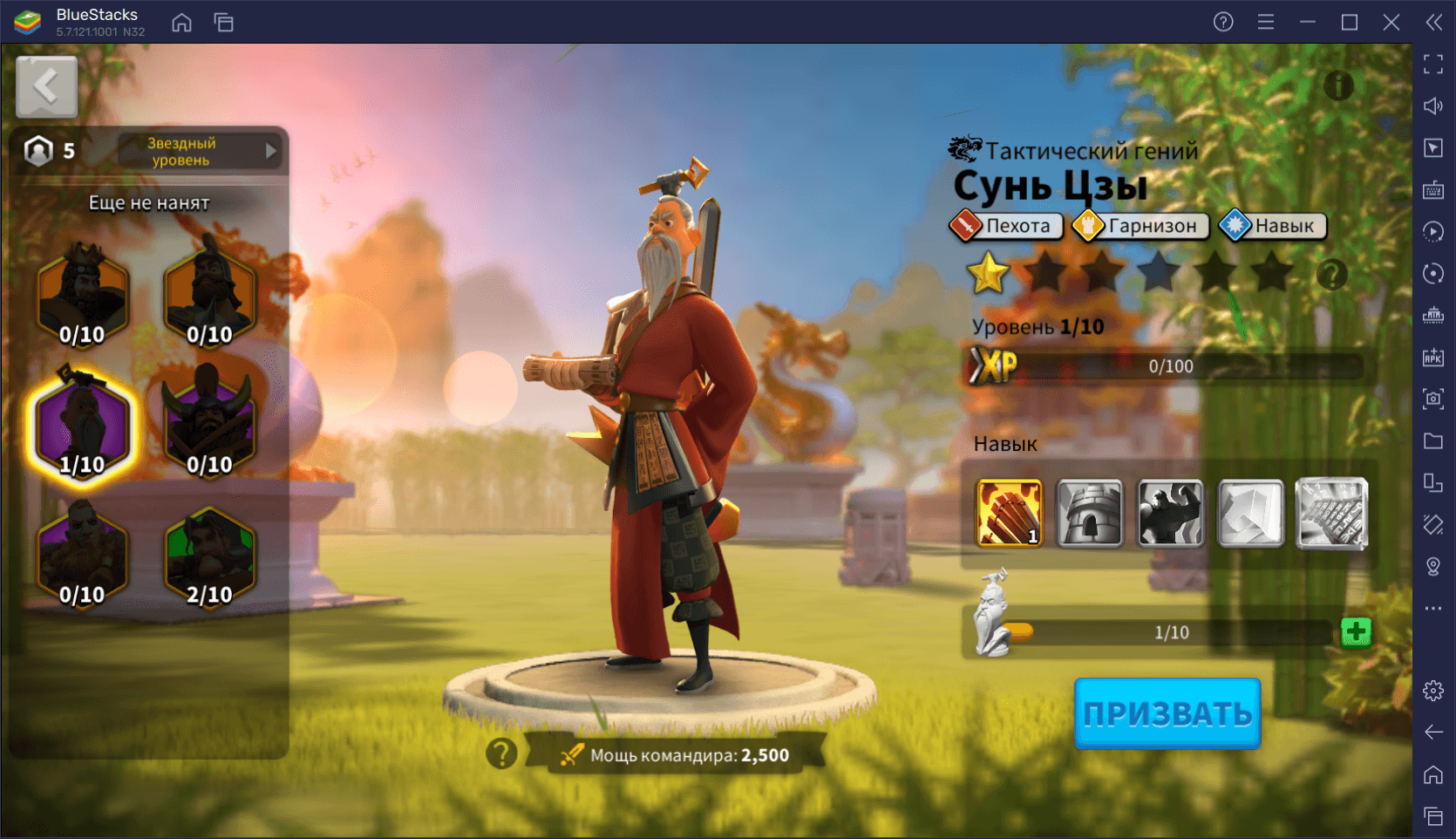1456x839 pixels.
Task: Summon the commander with ПРИЗВАТЬ
Action: [1167, 713]
